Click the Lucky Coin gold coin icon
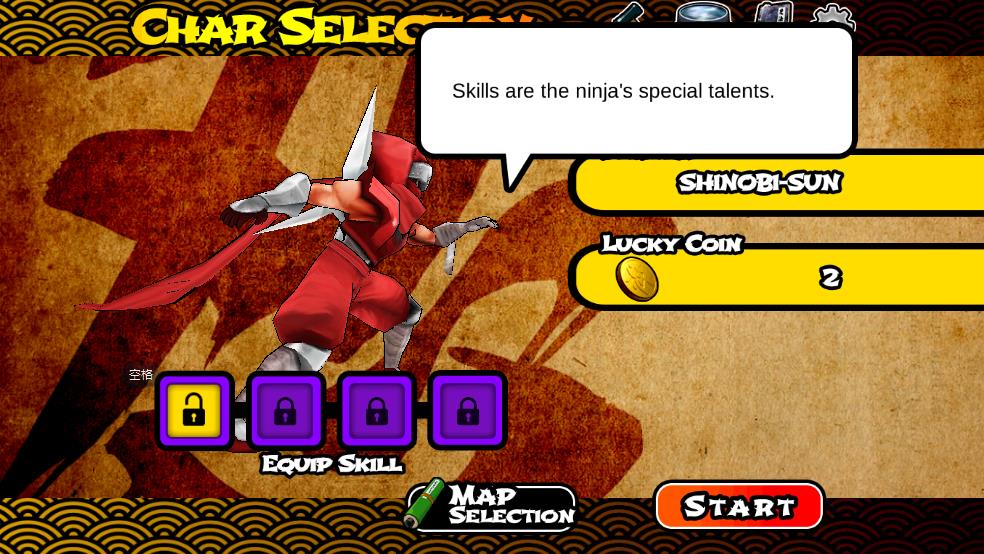Viewport: 984px width, 554px height. tap(636, 279)
